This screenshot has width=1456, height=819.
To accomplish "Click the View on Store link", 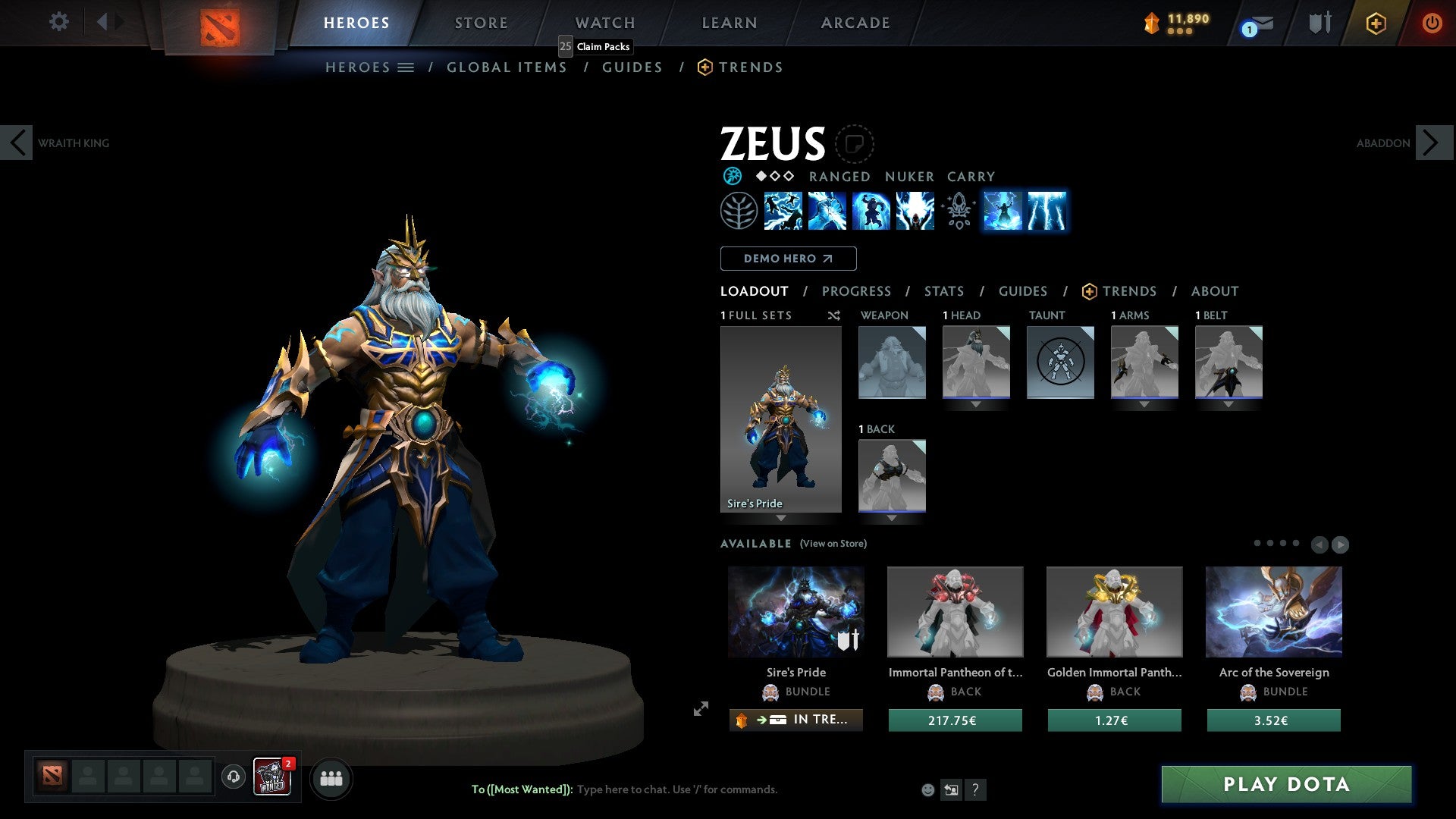I will [833, 544].
